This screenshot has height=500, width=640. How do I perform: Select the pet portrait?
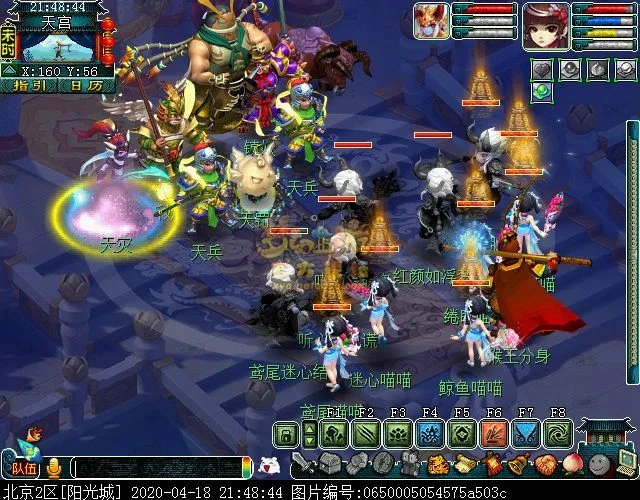coord(432,22)
